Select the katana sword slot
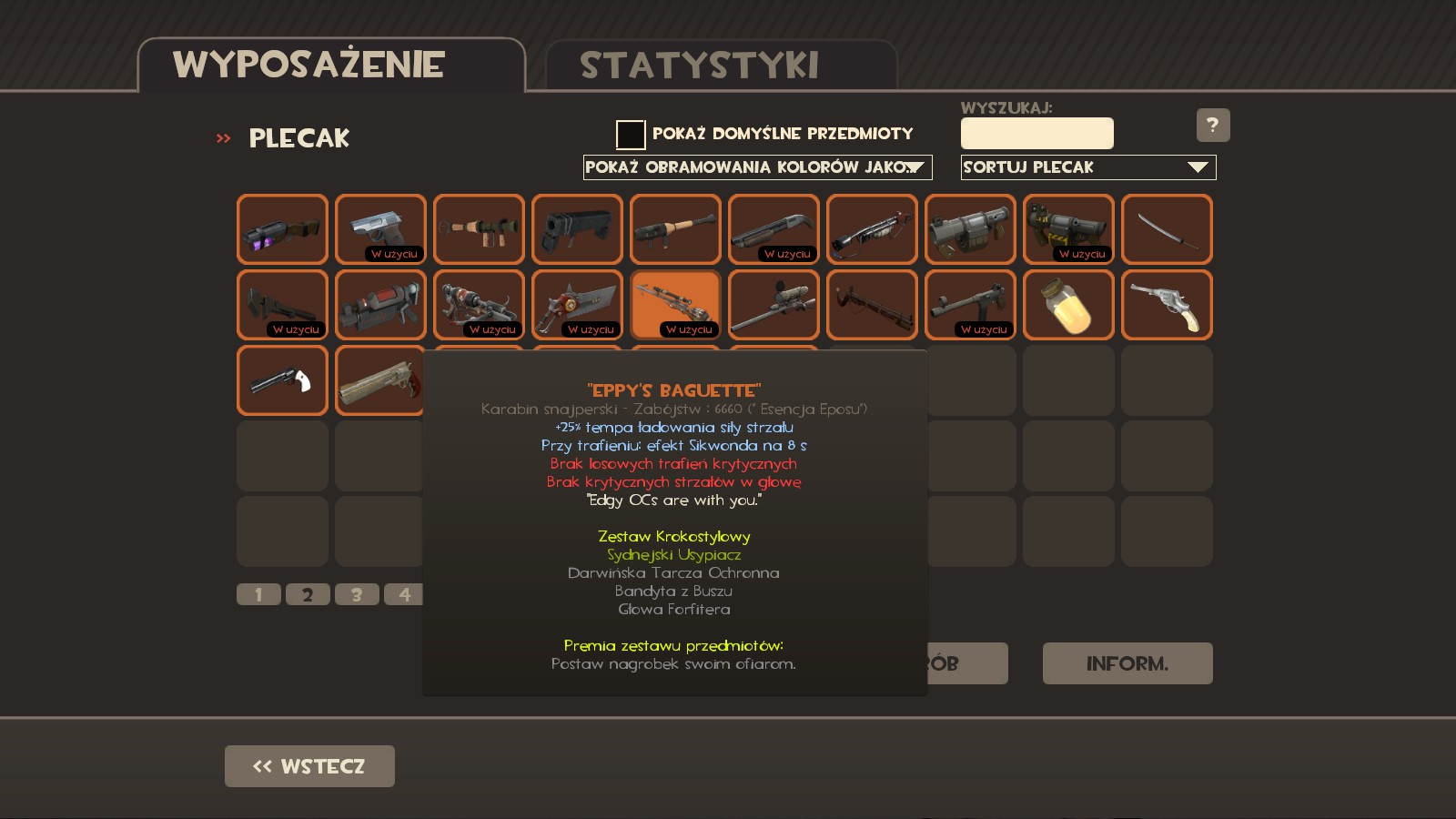 (x=1167, y=229)
